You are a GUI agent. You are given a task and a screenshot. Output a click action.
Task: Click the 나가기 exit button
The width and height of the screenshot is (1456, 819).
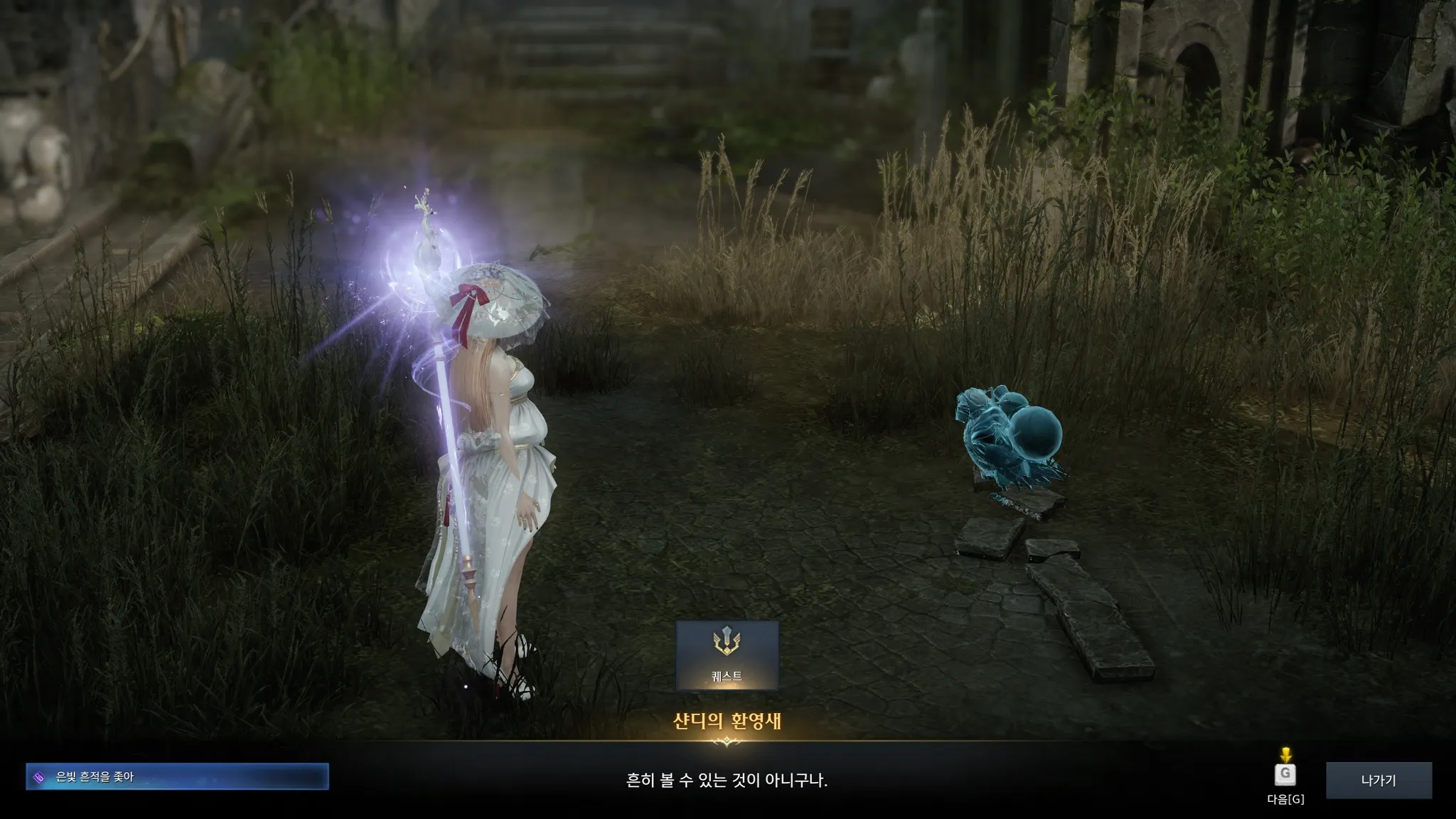pyautogui.click(x=1379, y=780)
